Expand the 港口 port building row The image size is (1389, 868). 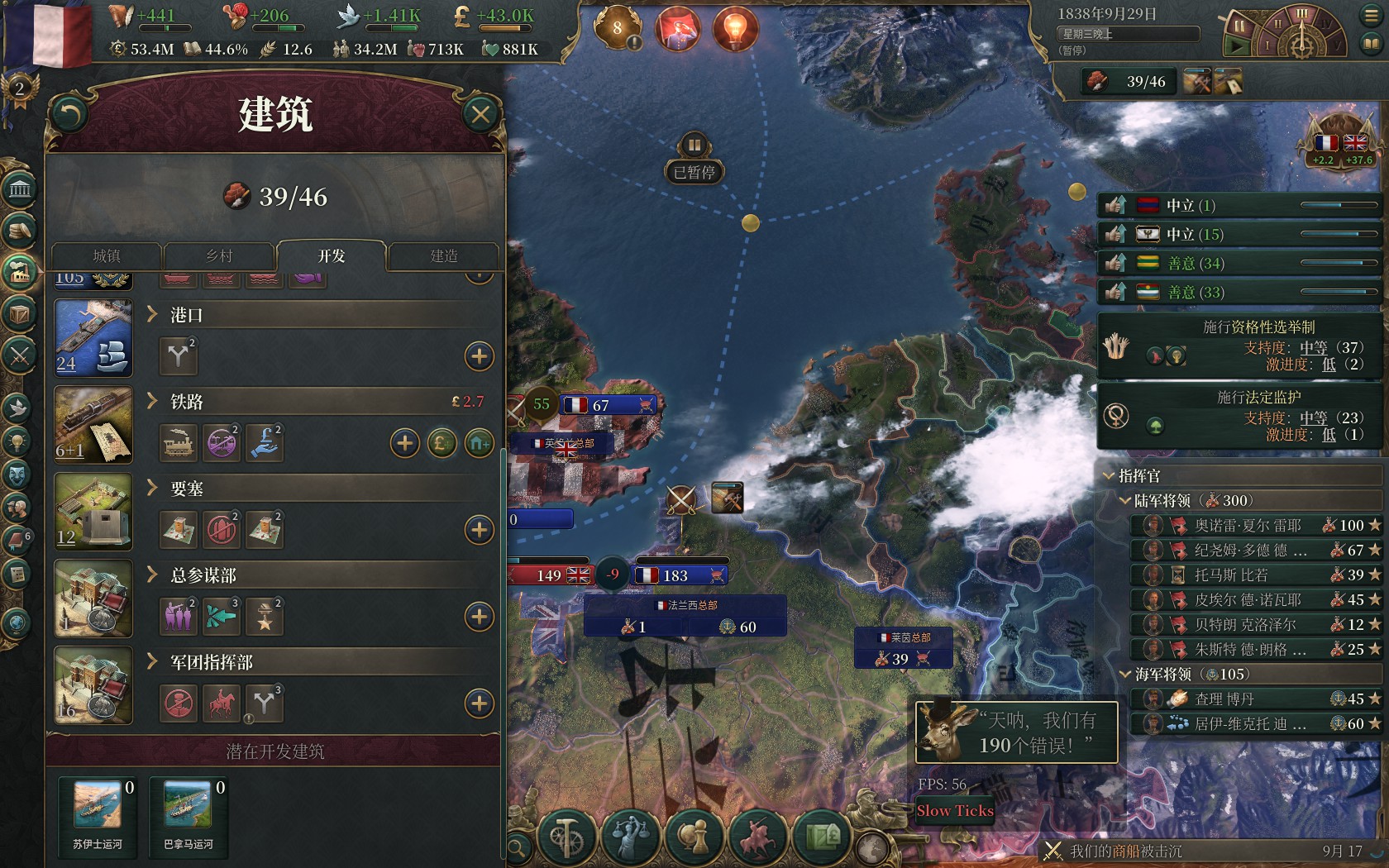152,314
